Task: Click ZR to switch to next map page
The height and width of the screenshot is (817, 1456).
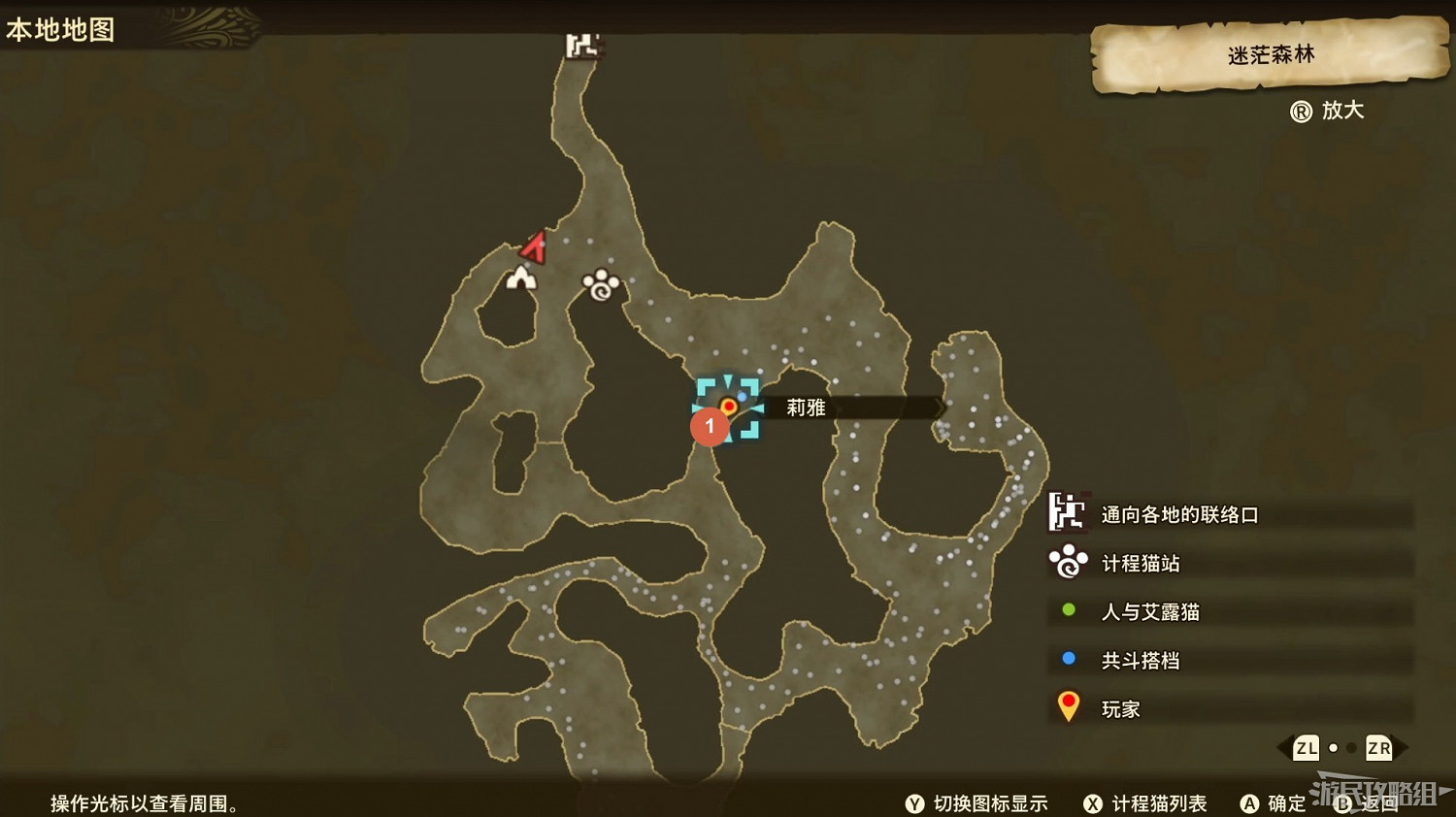Action: pyautogui.click(x=1377, y=748)
